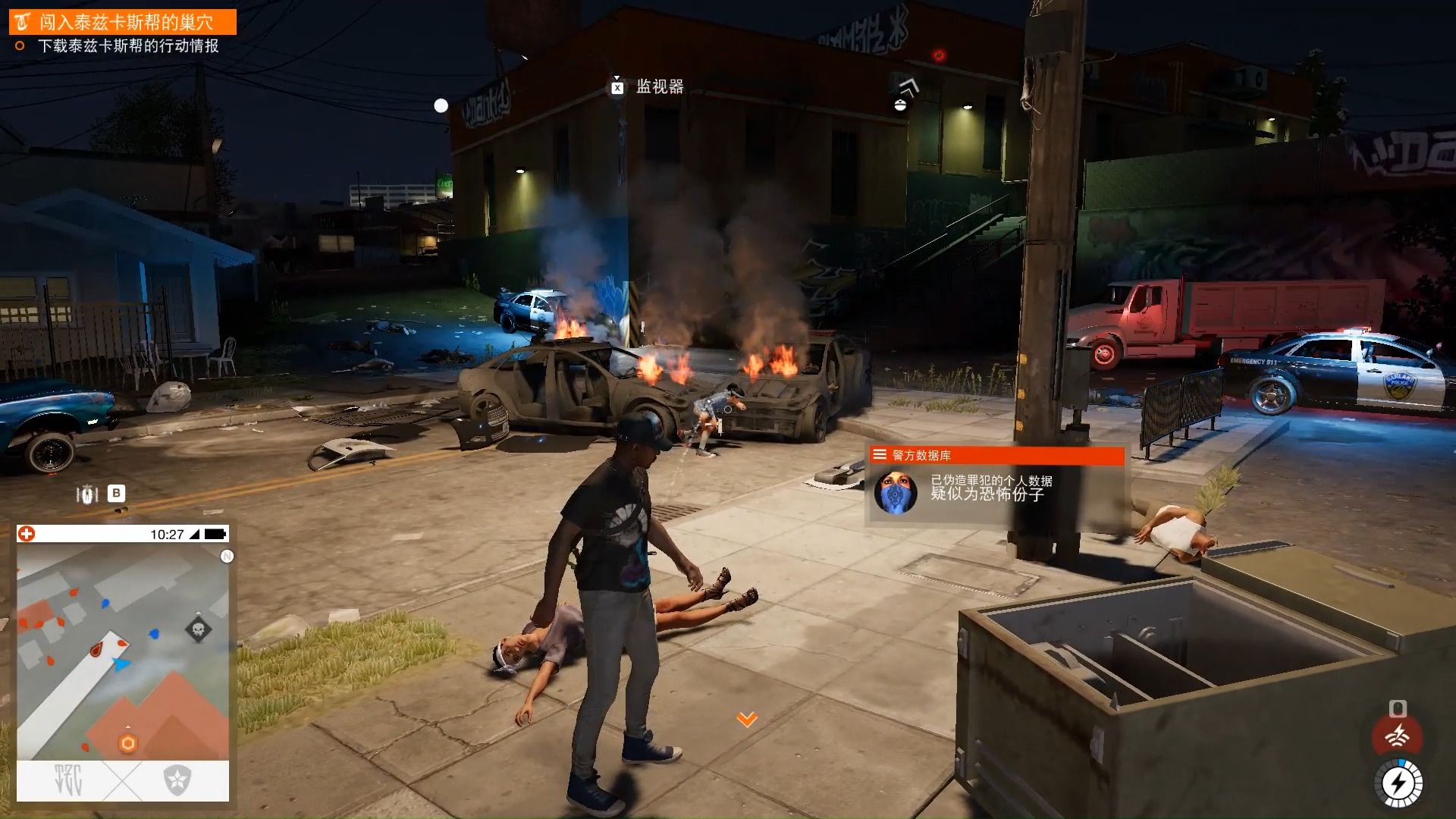Click the orange downward chevron waypoint
The image size is (1456, 819).
pyautogui.click(x=747, y=719)
